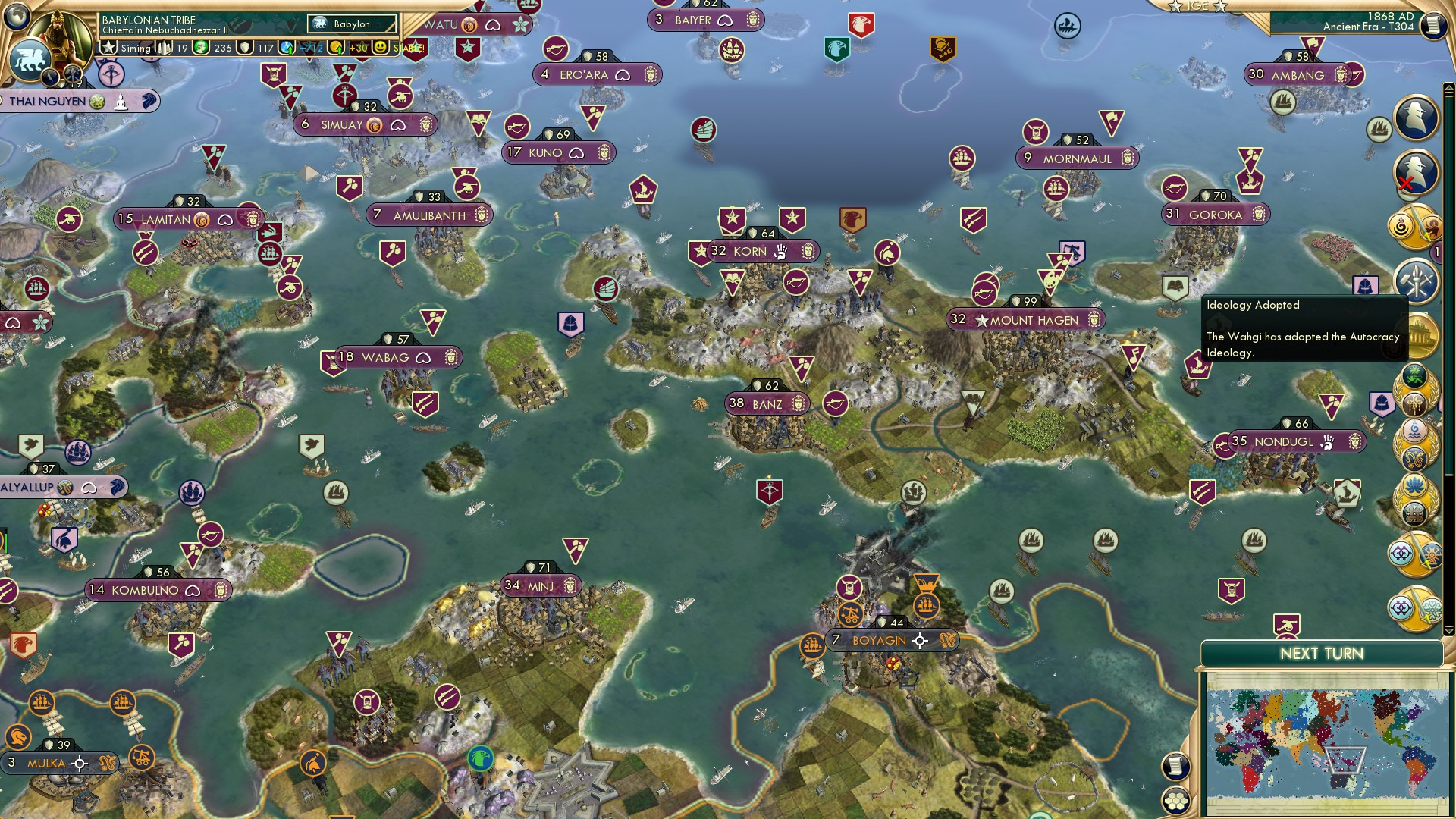1456x819 pixels.
Task: Click the science beaker showing +712
Action: coord(287,46)
